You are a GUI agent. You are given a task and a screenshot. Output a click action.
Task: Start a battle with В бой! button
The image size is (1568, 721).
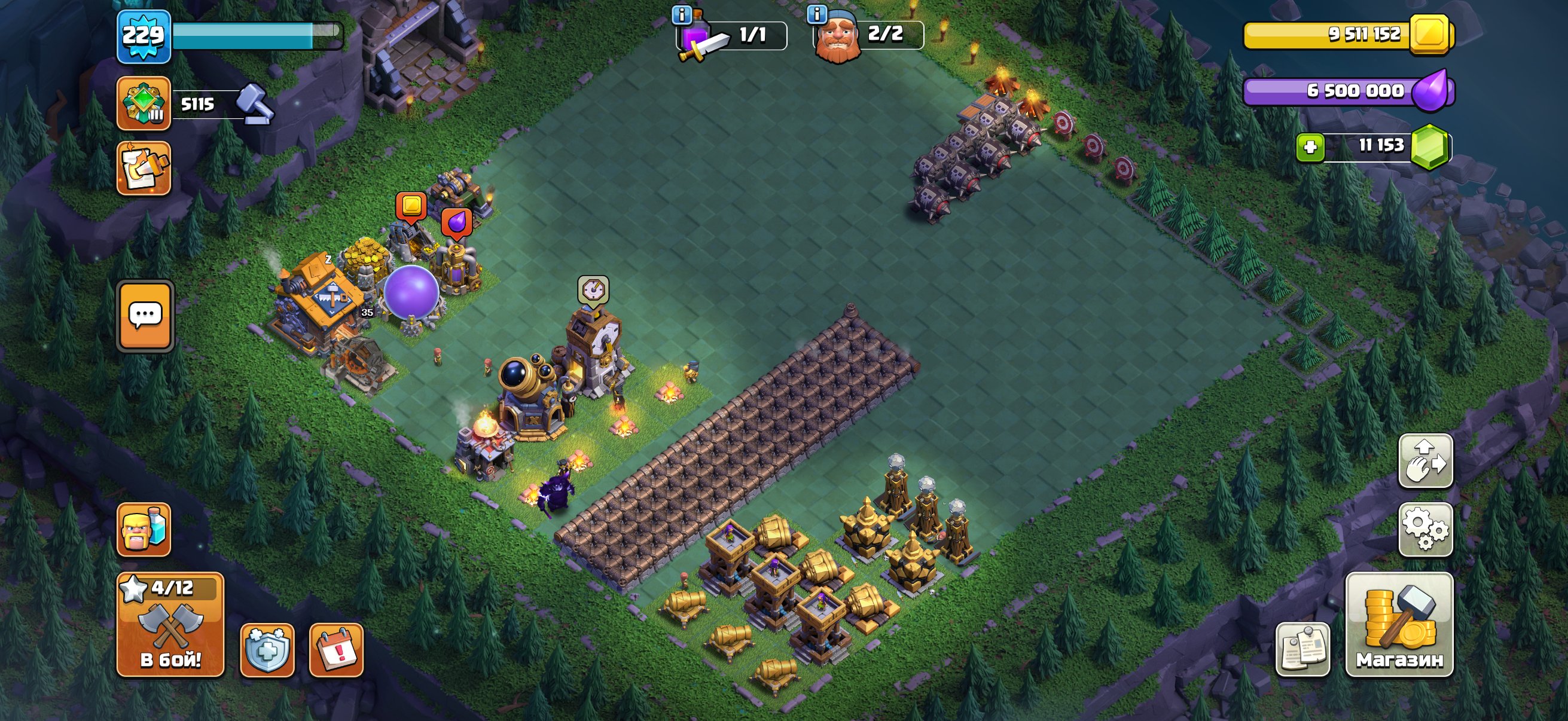click(x=170, y=625)
